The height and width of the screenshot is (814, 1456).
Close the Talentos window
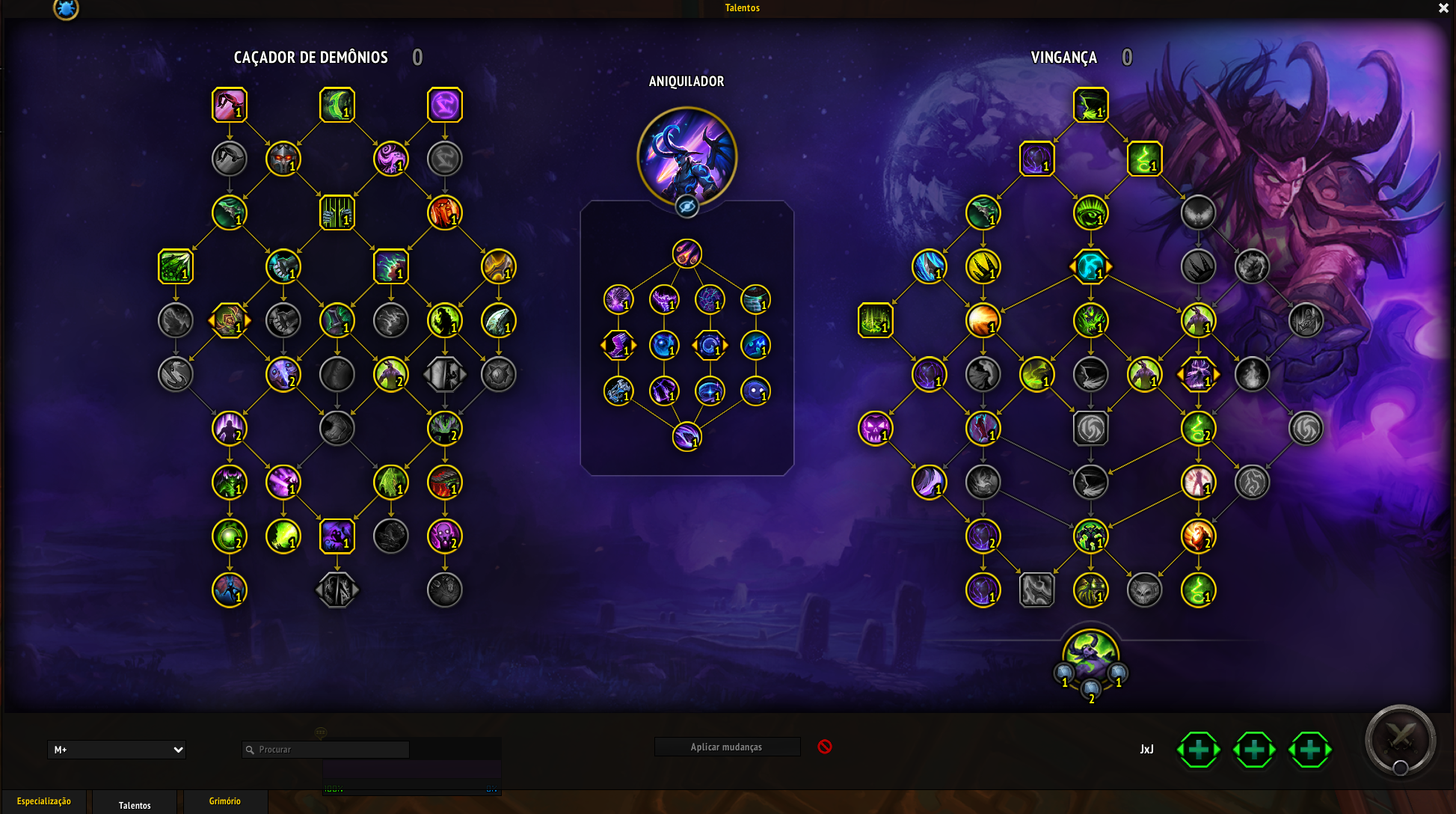[x=1443, y=8]
